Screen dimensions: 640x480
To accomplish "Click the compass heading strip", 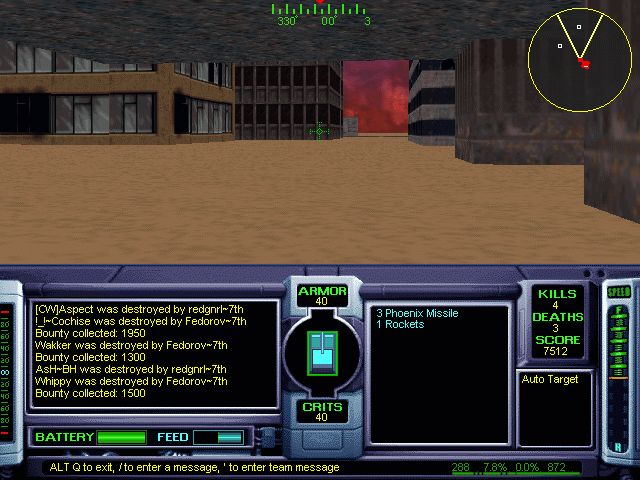I will click(322, 13).
